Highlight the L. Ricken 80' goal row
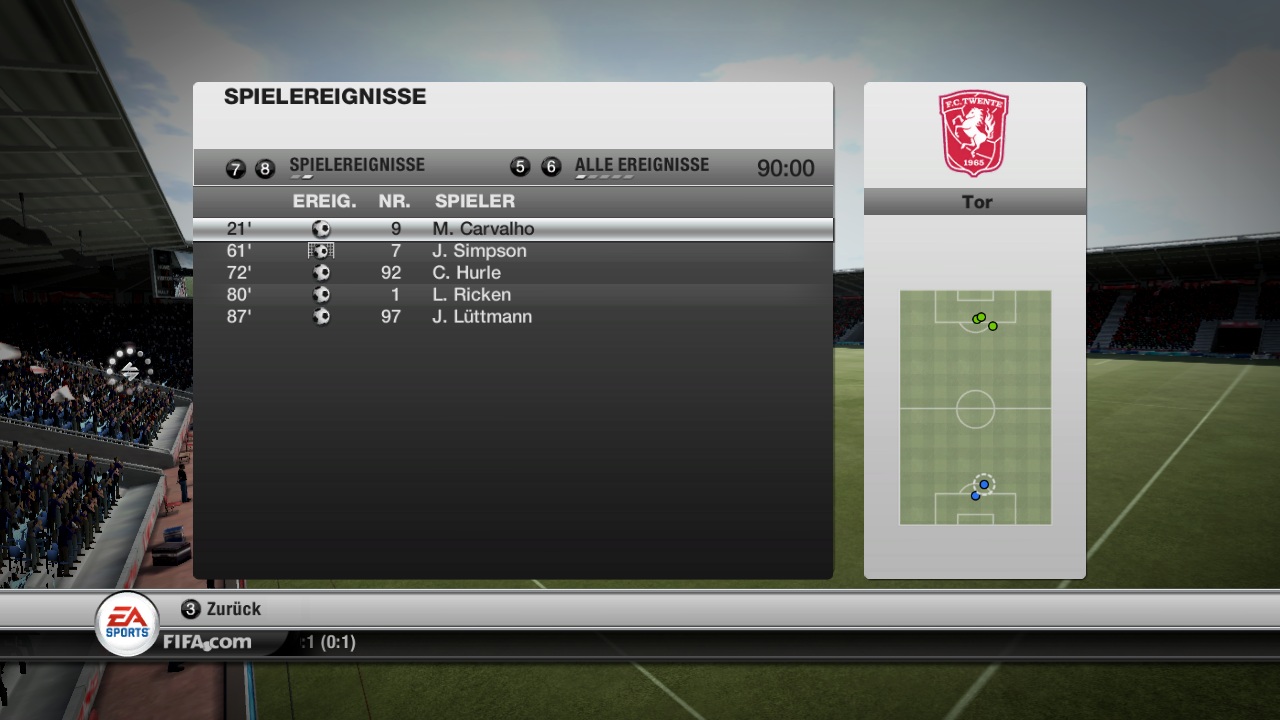 click(x=512, y=295)
